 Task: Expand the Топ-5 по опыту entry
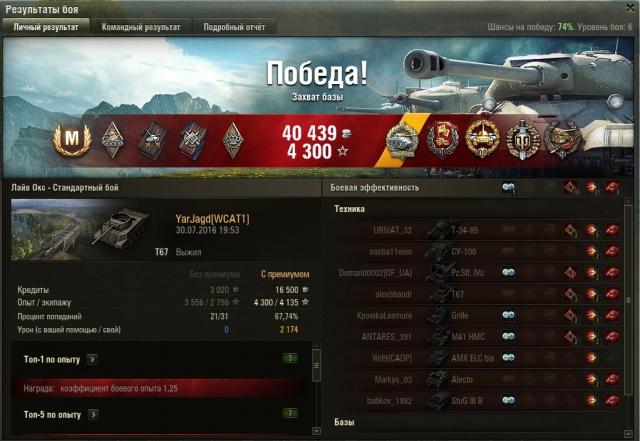pos(92,414)
